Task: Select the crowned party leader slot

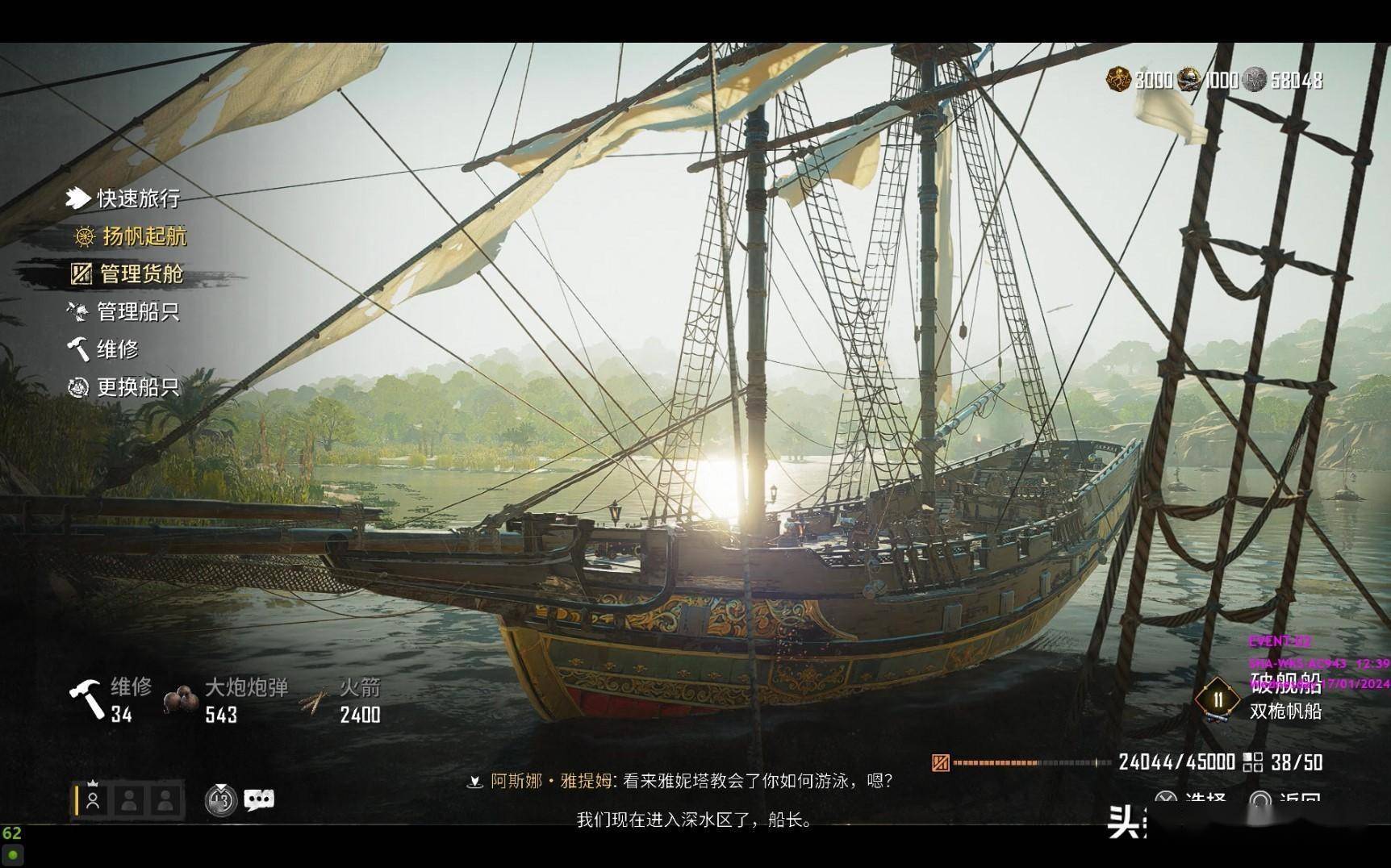Action: [93, 799]
